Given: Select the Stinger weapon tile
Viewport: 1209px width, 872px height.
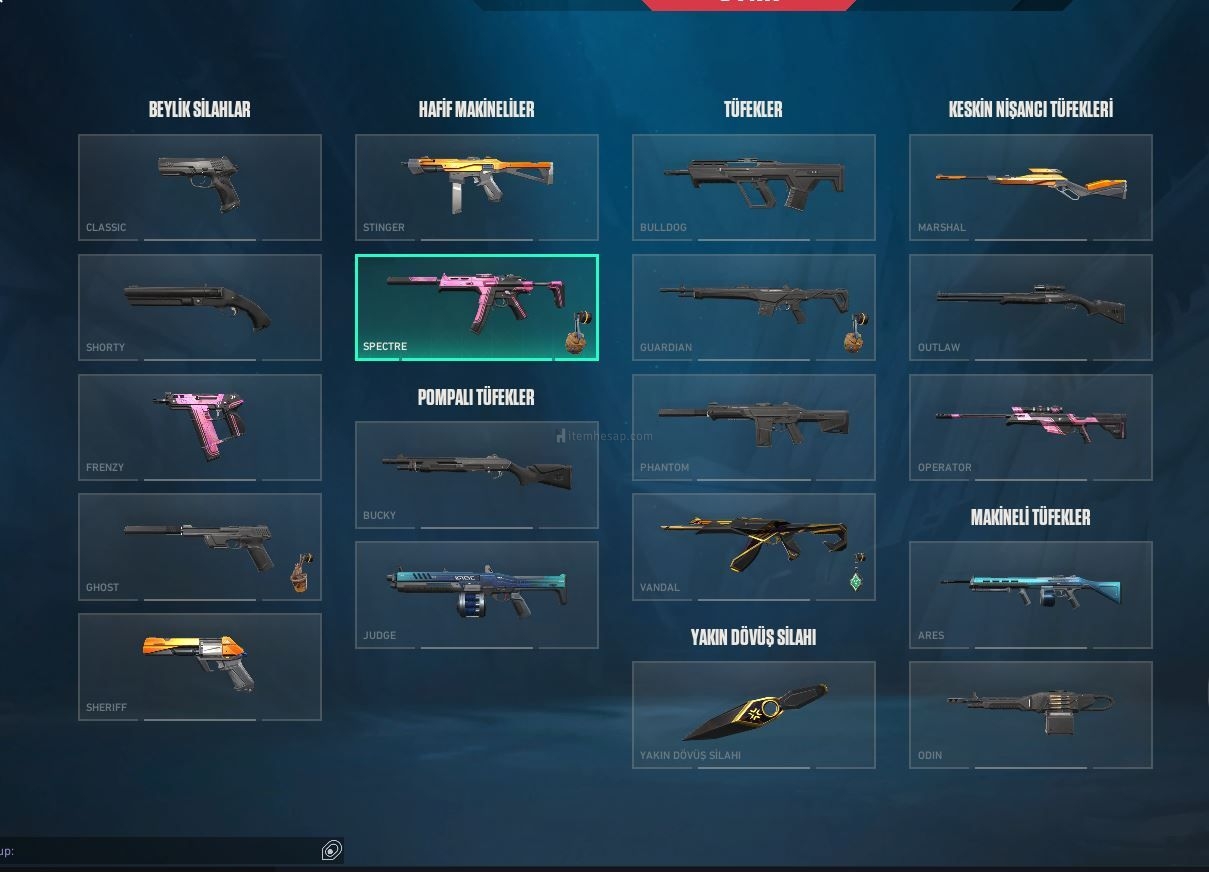Looking at the screenshot, I should [x=477, y=187].
